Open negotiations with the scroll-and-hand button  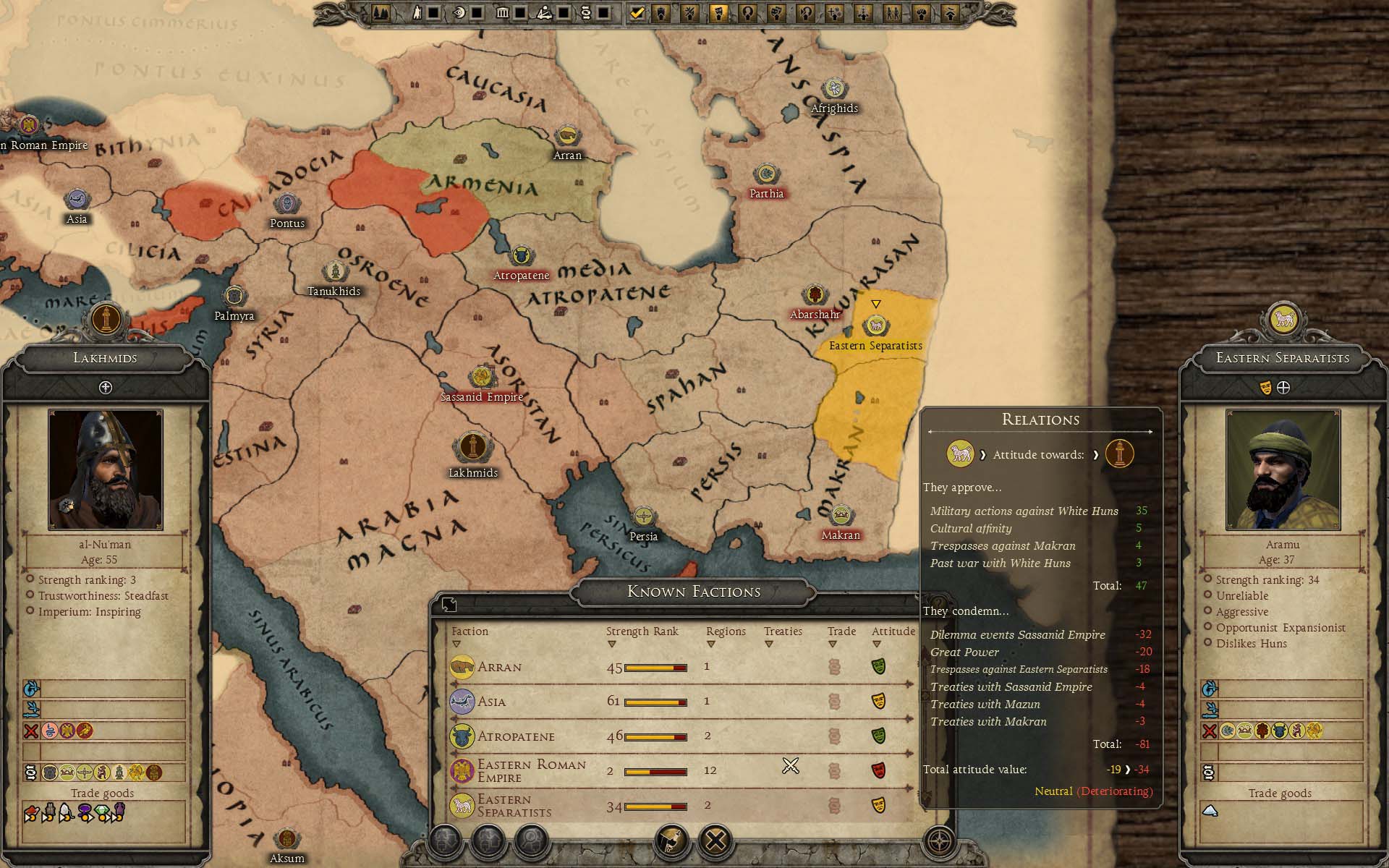pos(672,841)
